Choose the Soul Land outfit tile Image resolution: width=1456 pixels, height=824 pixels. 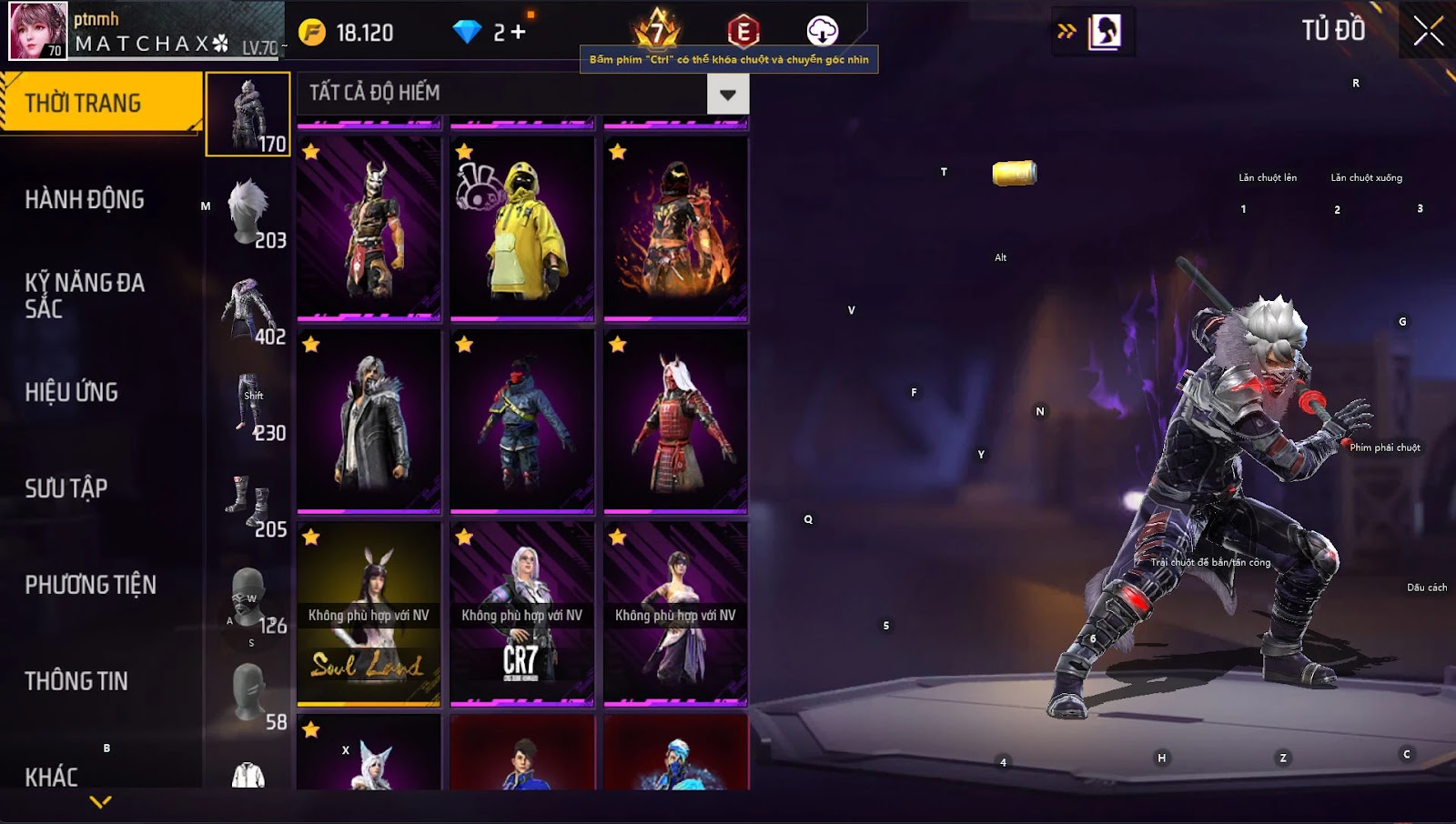click(x=369, y=614)
